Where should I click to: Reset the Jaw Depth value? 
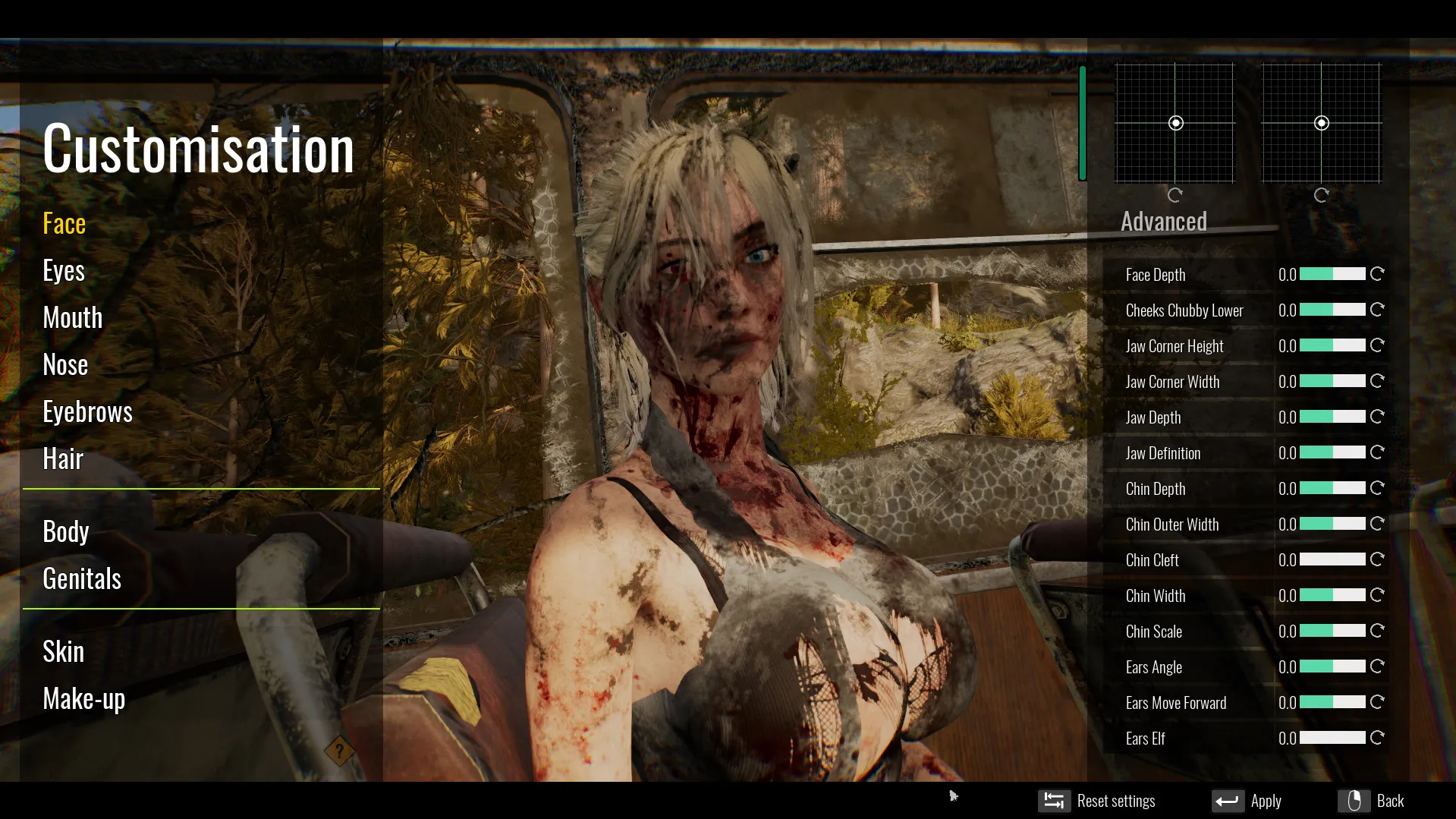click(x=1377, y=417)
